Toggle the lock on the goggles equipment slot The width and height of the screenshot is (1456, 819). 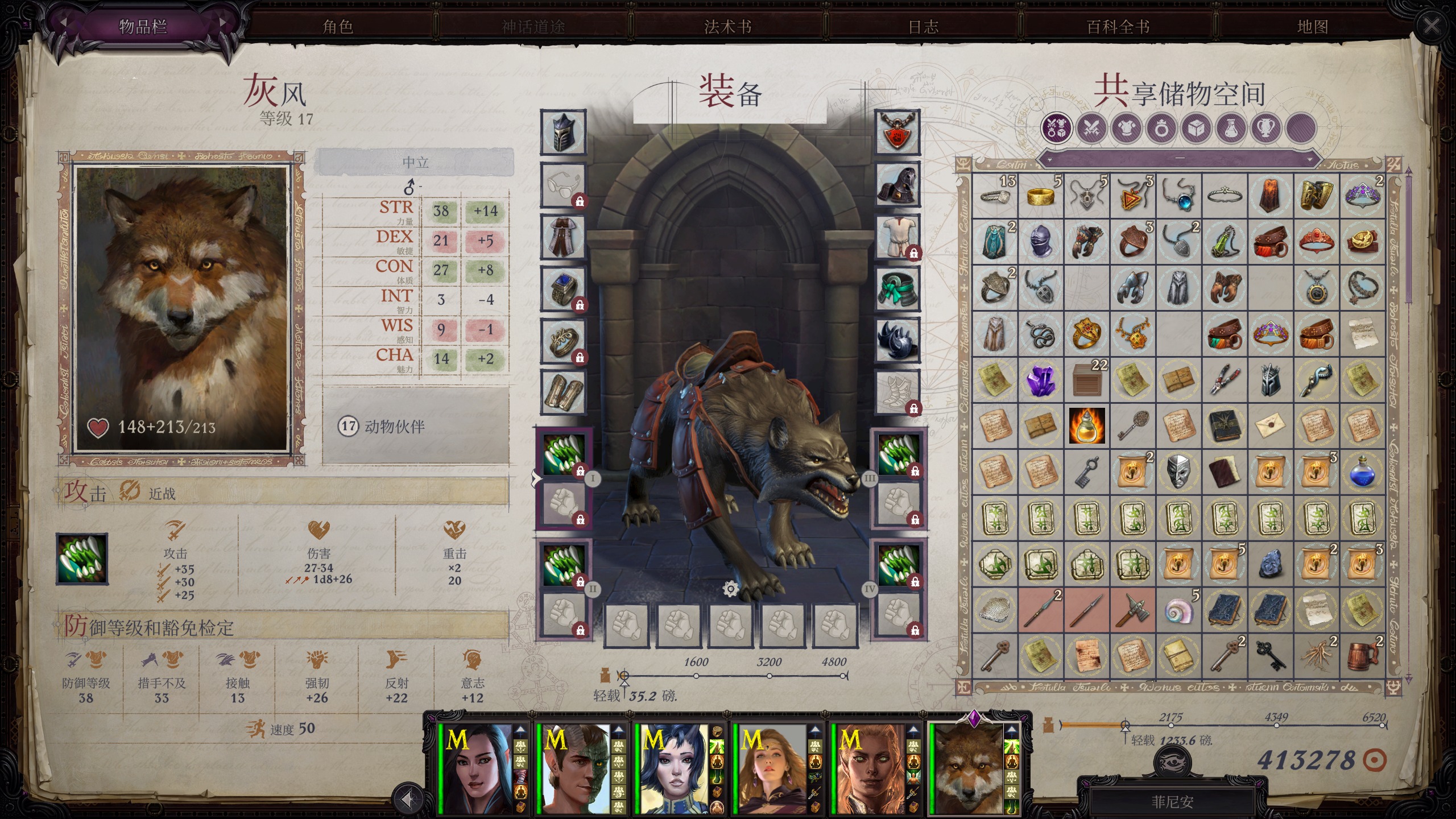click(x=581, y=201)
